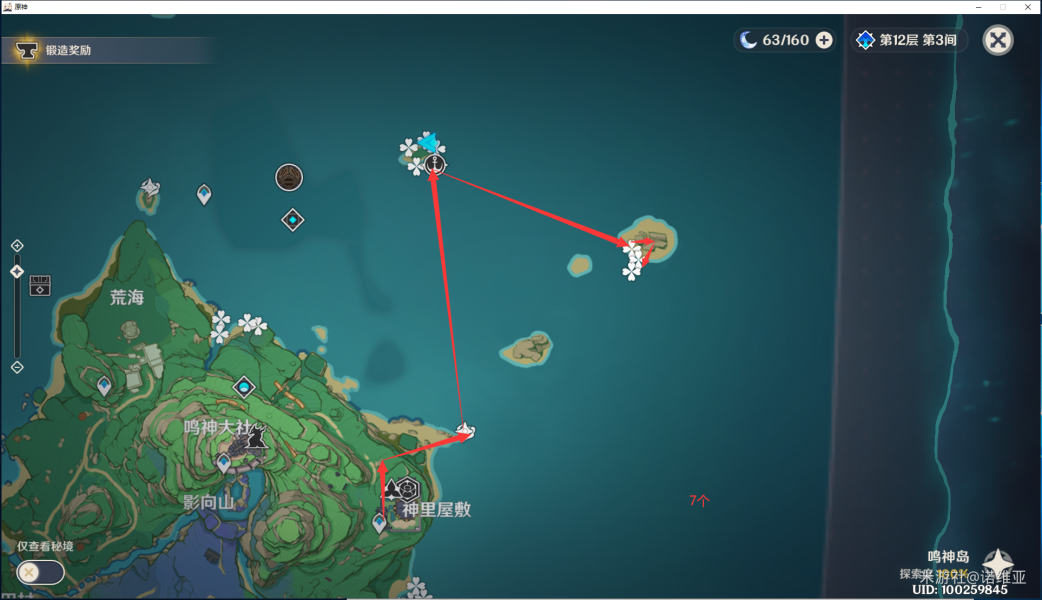Zoom out the map with the minus icon
Screen dimensions: 1042x600
(17, 367)
